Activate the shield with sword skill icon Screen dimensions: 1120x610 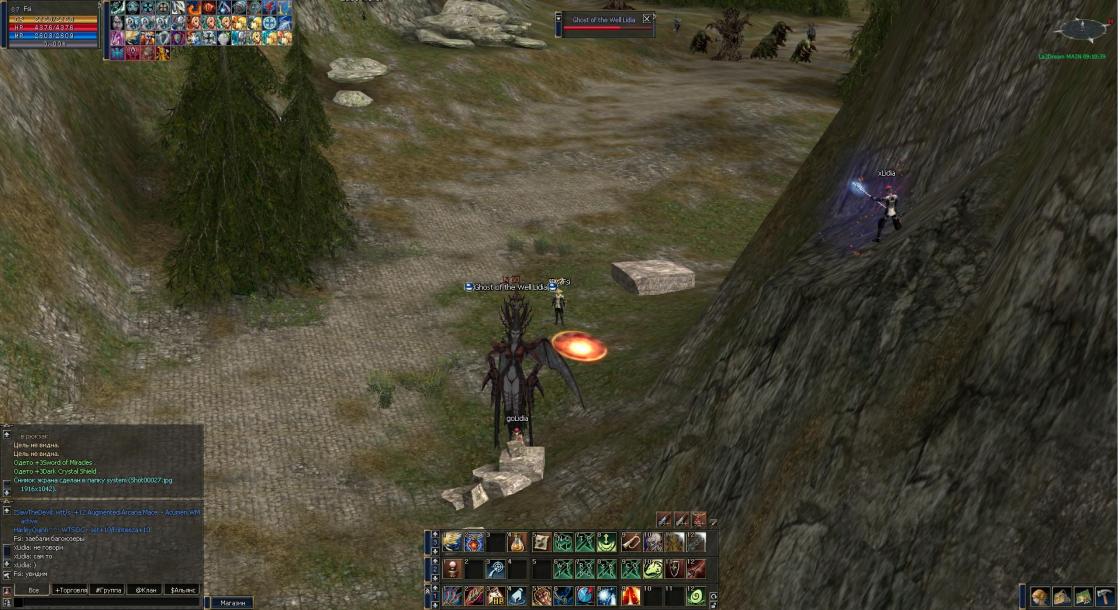(x=674, y=569)
